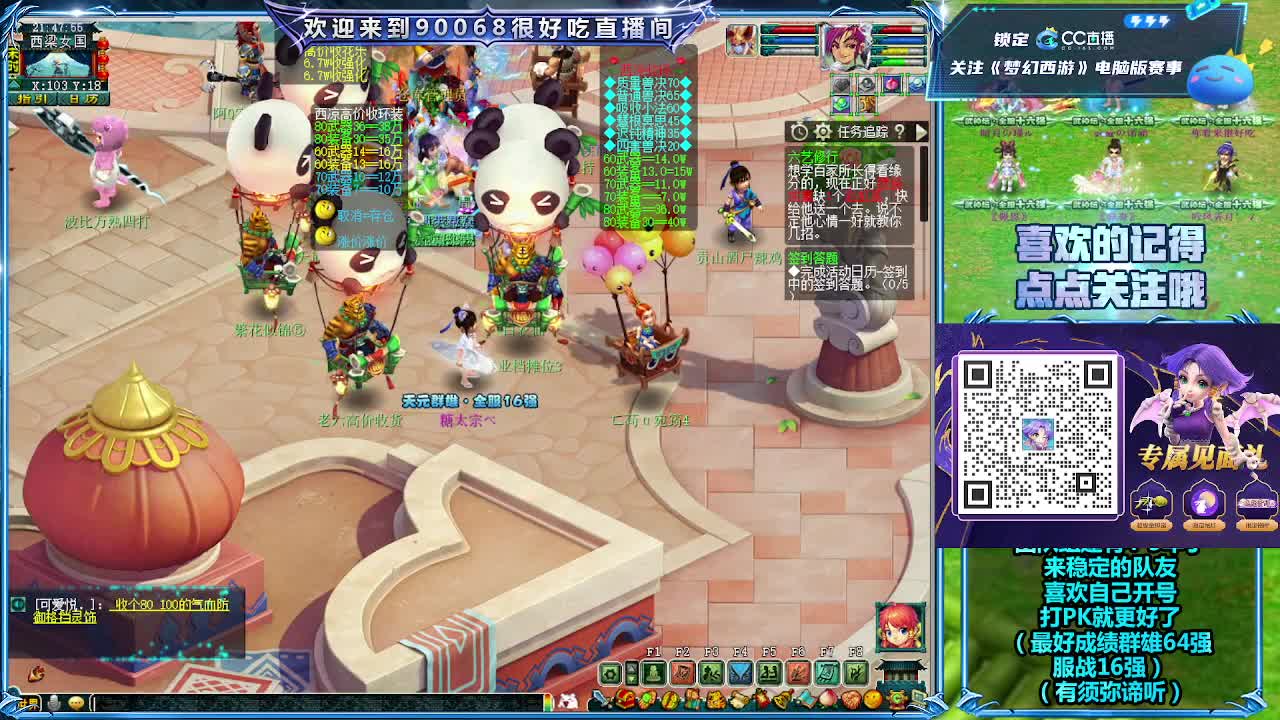
Task: Click the 指引 guide button
Action: [32, 98]
